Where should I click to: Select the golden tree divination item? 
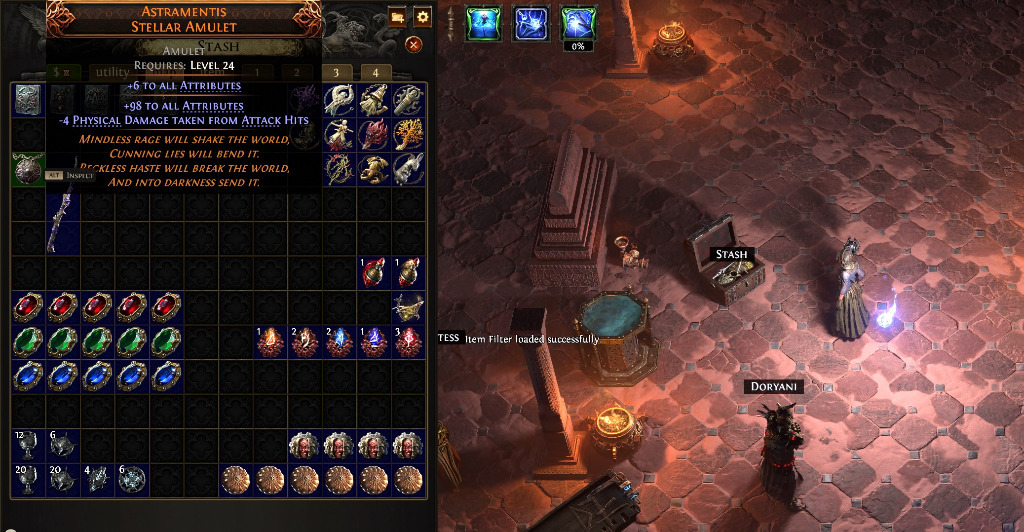(x=407, y=133)
